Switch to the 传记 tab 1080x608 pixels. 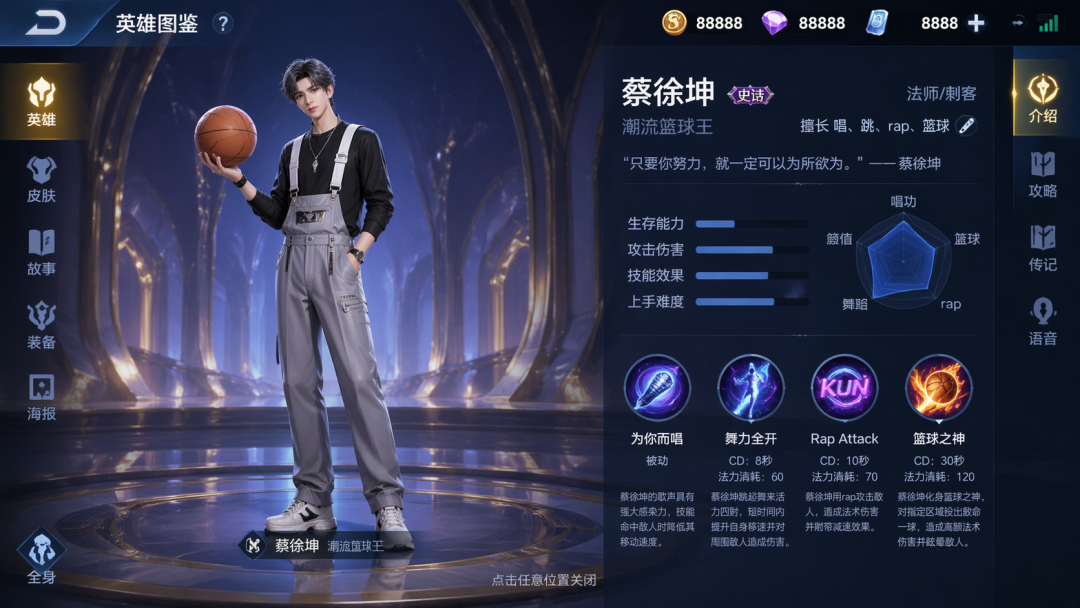[1043, 248]
